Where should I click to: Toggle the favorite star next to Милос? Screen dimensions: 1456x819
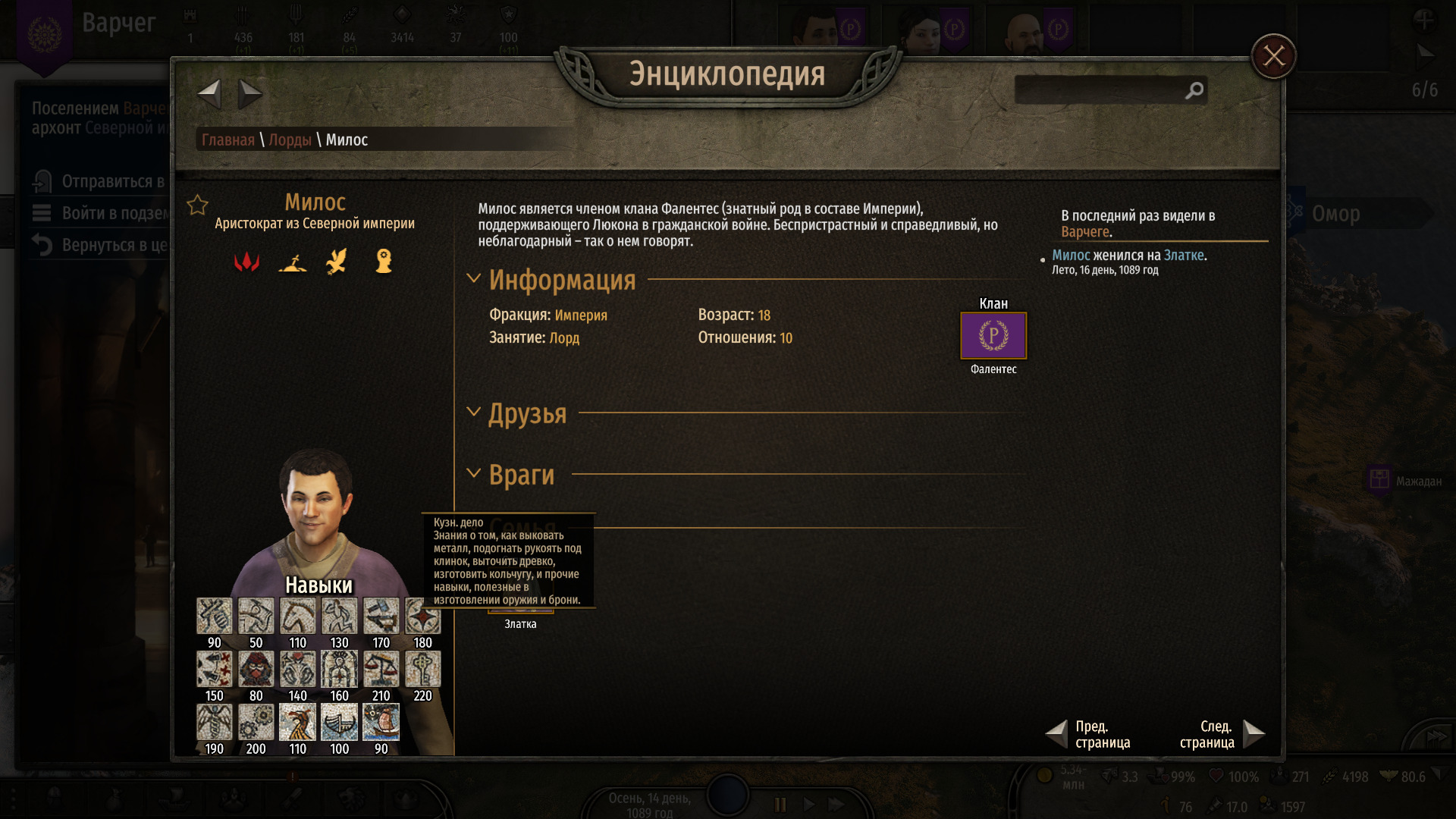pyautogui.click(x=198, y=205)
